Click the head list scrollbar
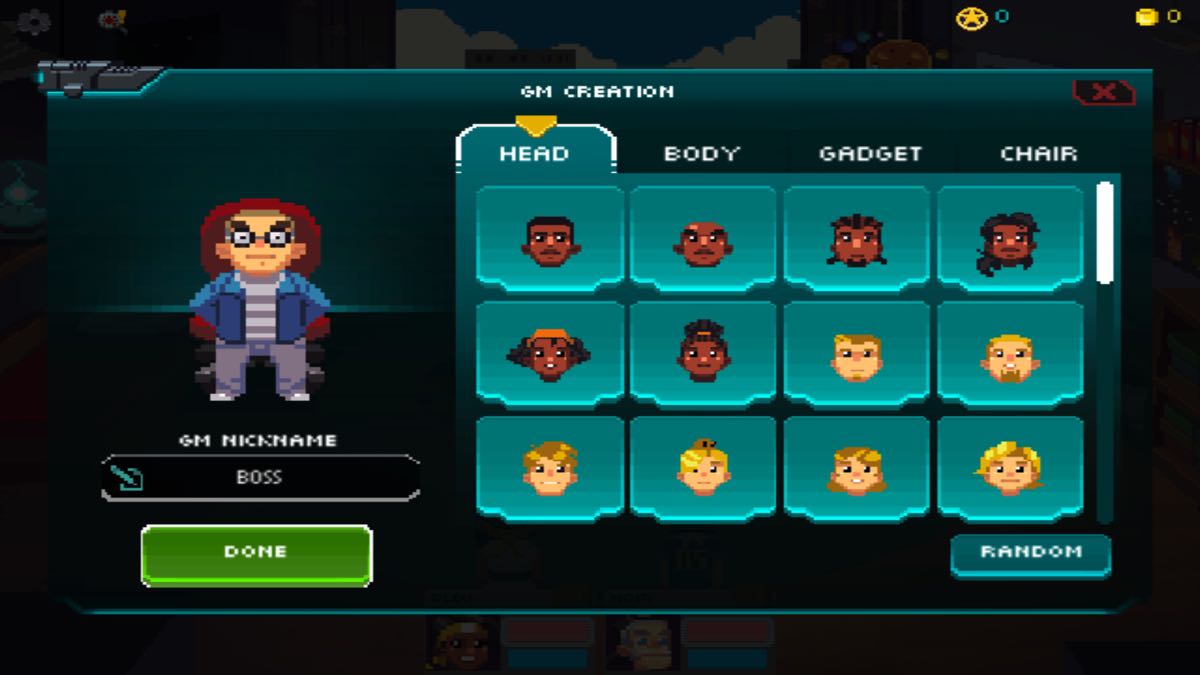The height and width of the screenshot is (675, 1200). tap(1105, 232)
